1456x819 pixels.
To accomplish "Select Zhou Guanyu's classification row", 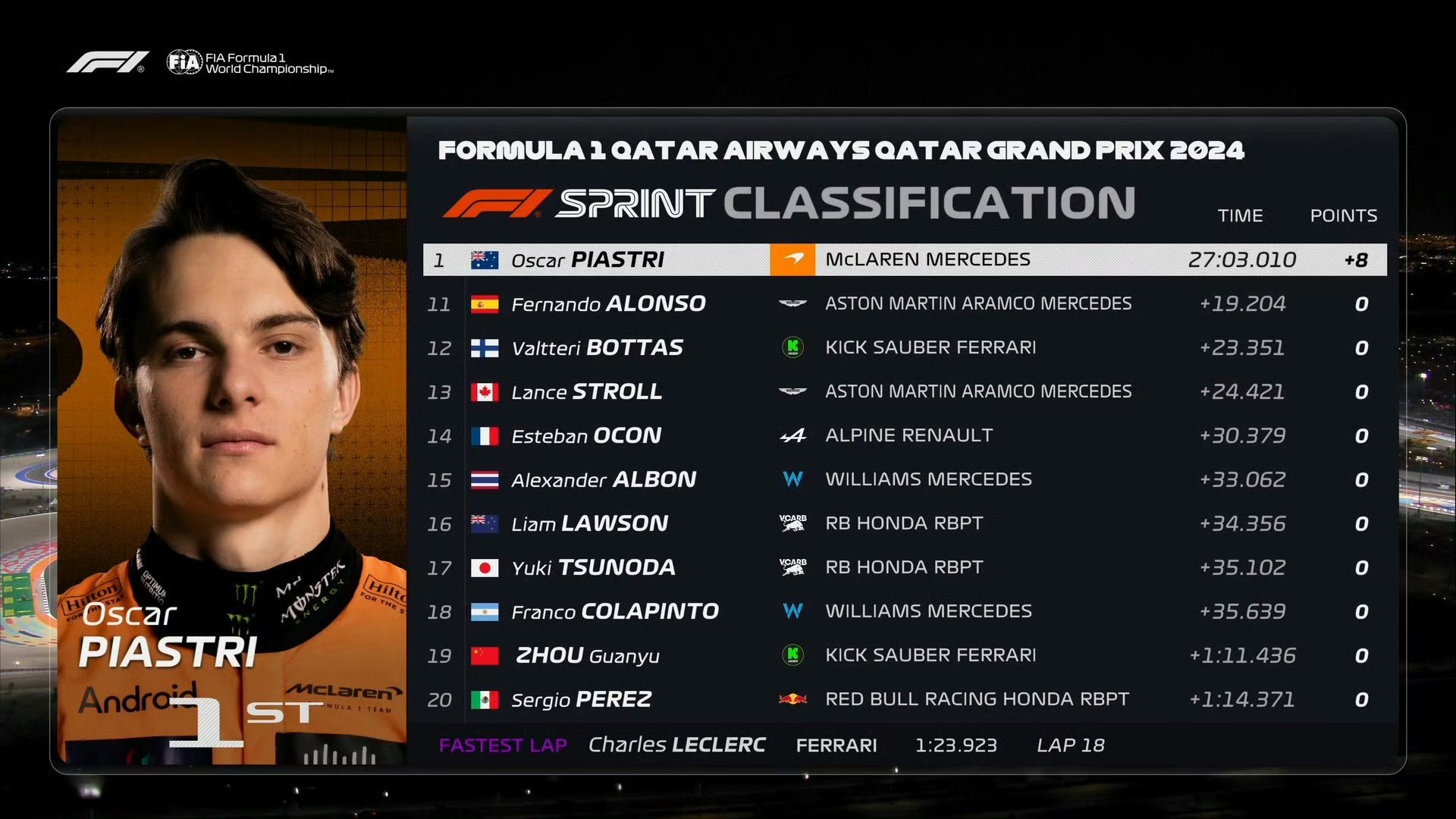I will point(904,656).
